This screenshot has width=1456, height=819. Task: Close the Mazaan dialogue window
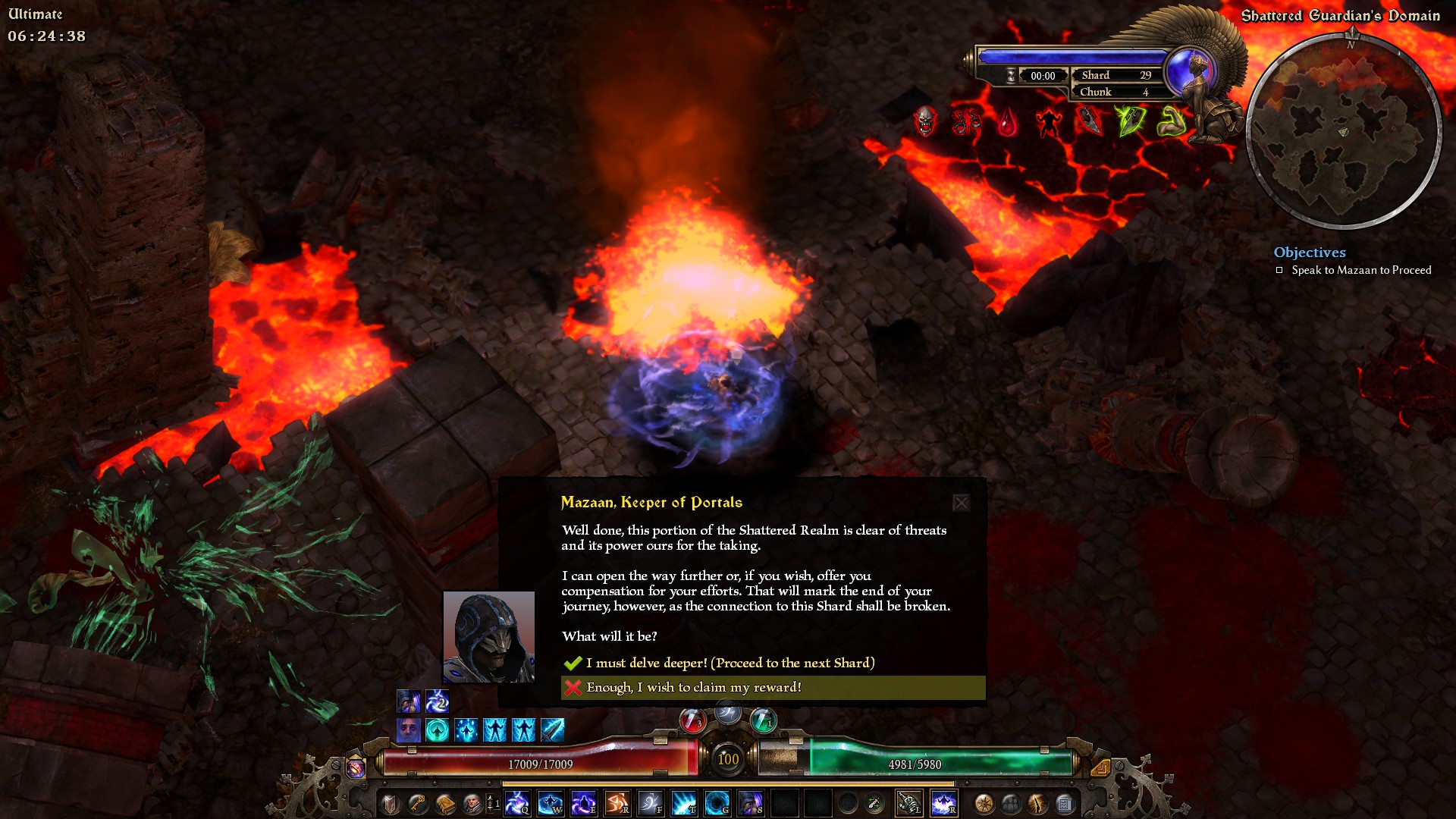[961, 503]
